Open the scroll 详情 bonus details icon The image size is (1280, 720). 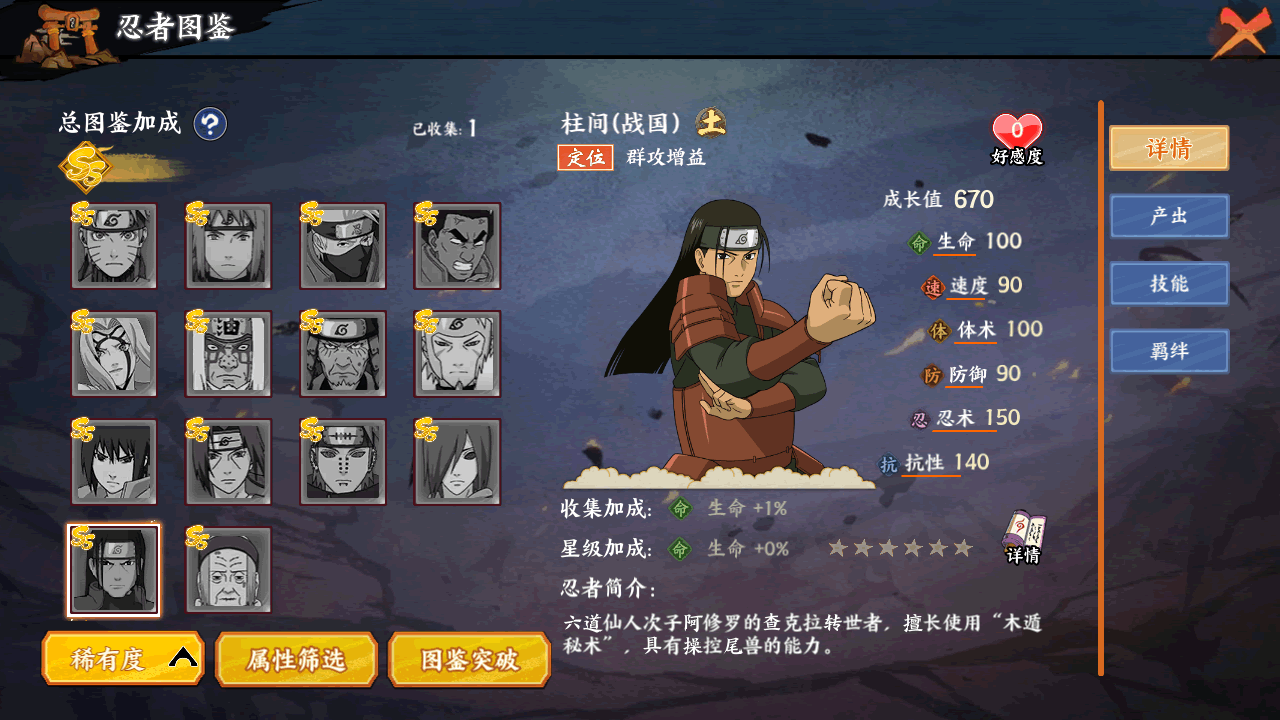1023,537
